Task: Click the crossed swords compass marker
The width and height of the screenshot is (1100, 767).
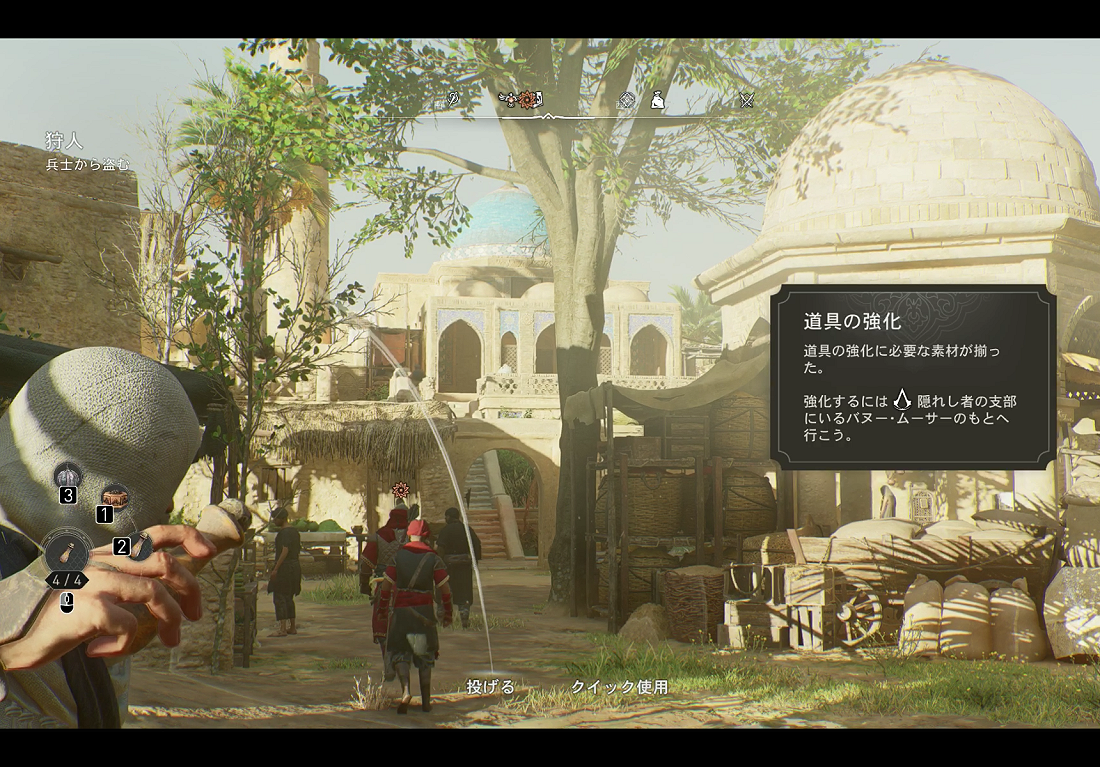Action: point(746,99)
